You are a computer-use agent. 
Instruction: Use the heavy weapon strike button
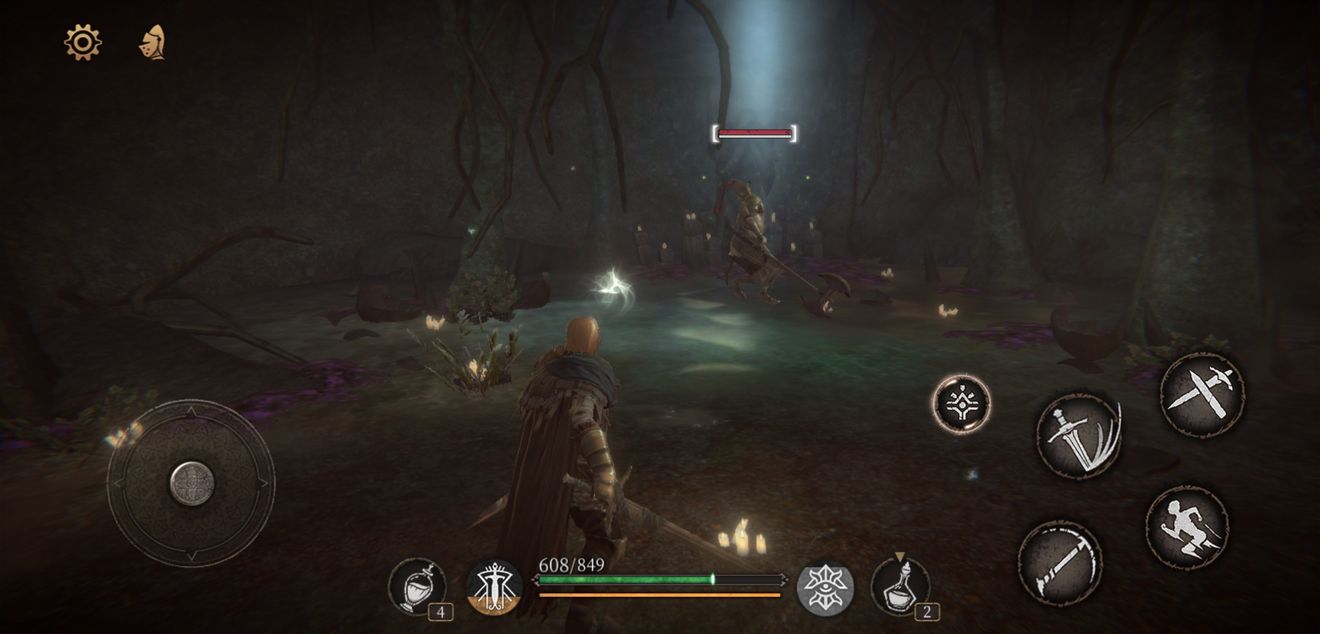tap(1060, 564)
